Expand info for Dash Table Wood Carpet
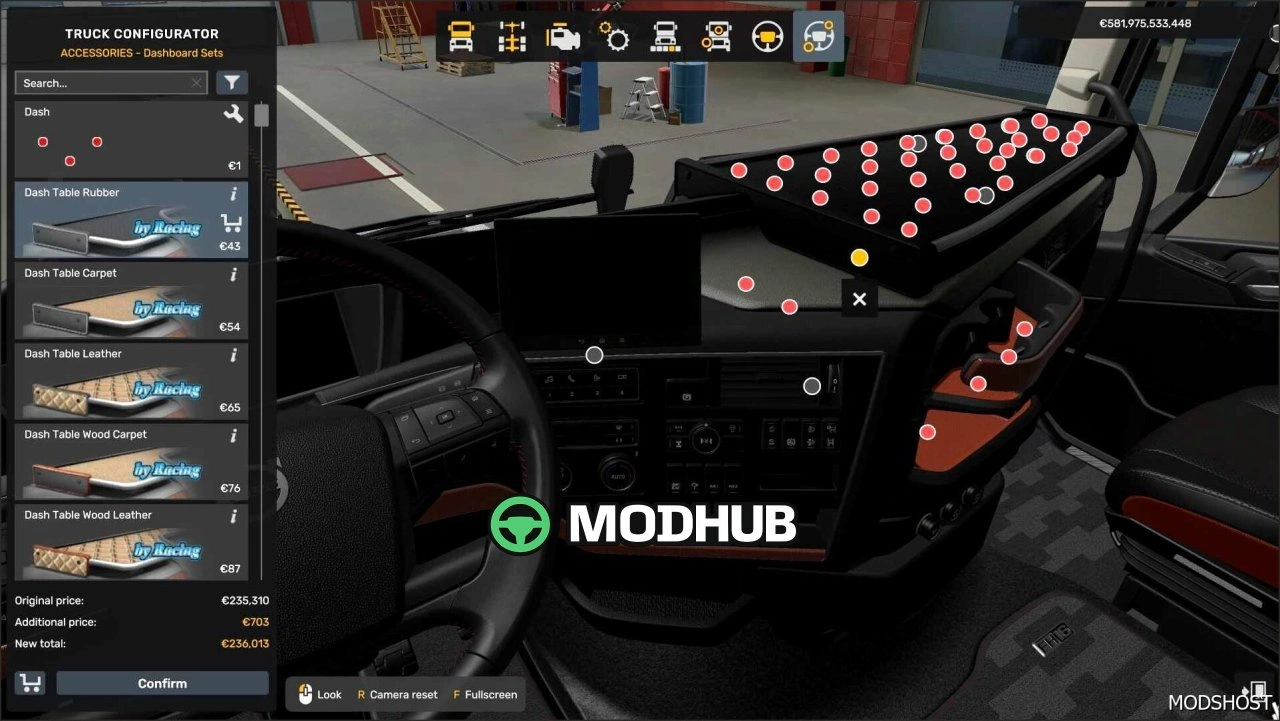 [x=233, y=436]
